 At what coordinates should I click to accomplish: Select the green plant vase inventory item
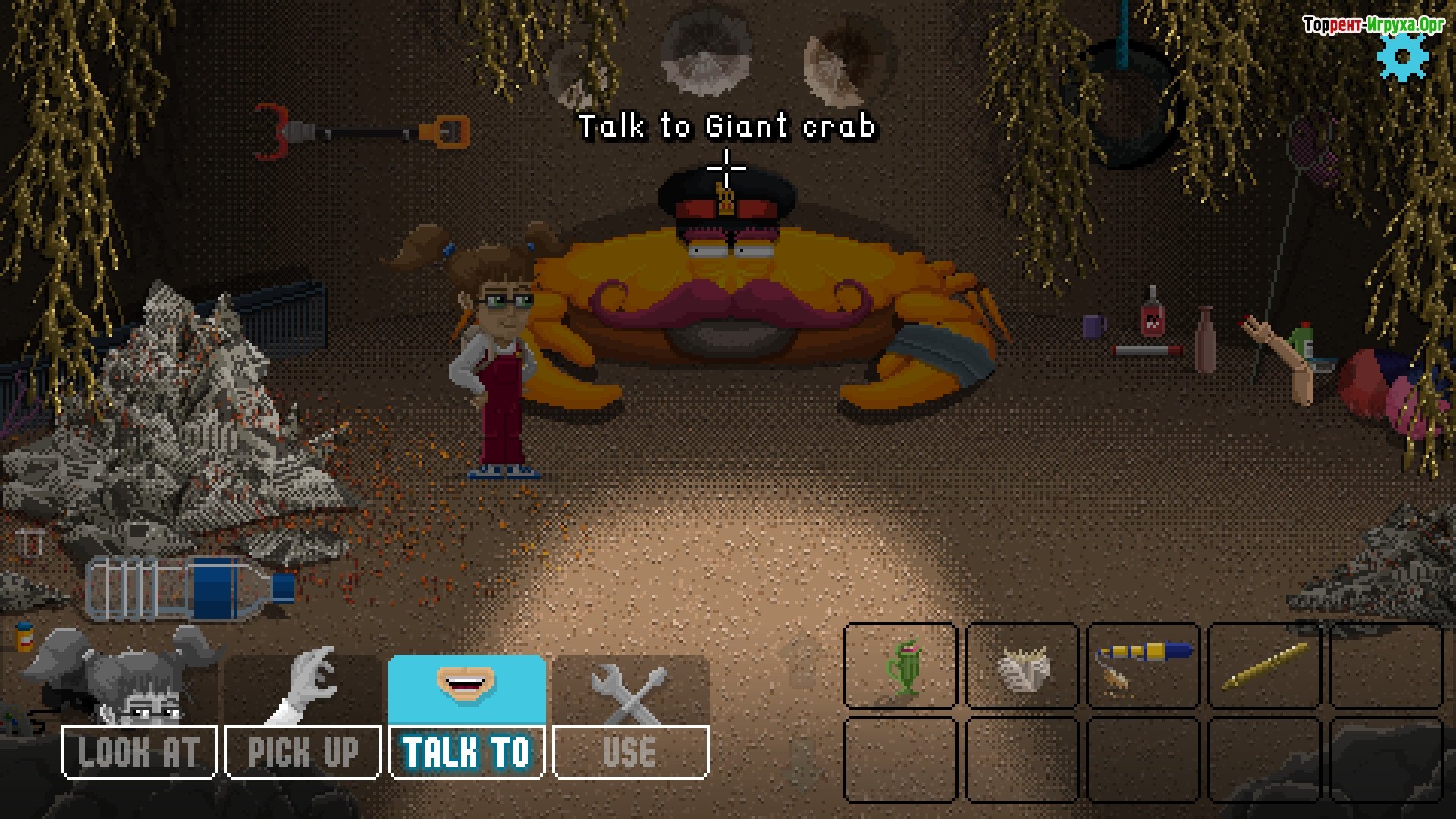coord(901,666)
